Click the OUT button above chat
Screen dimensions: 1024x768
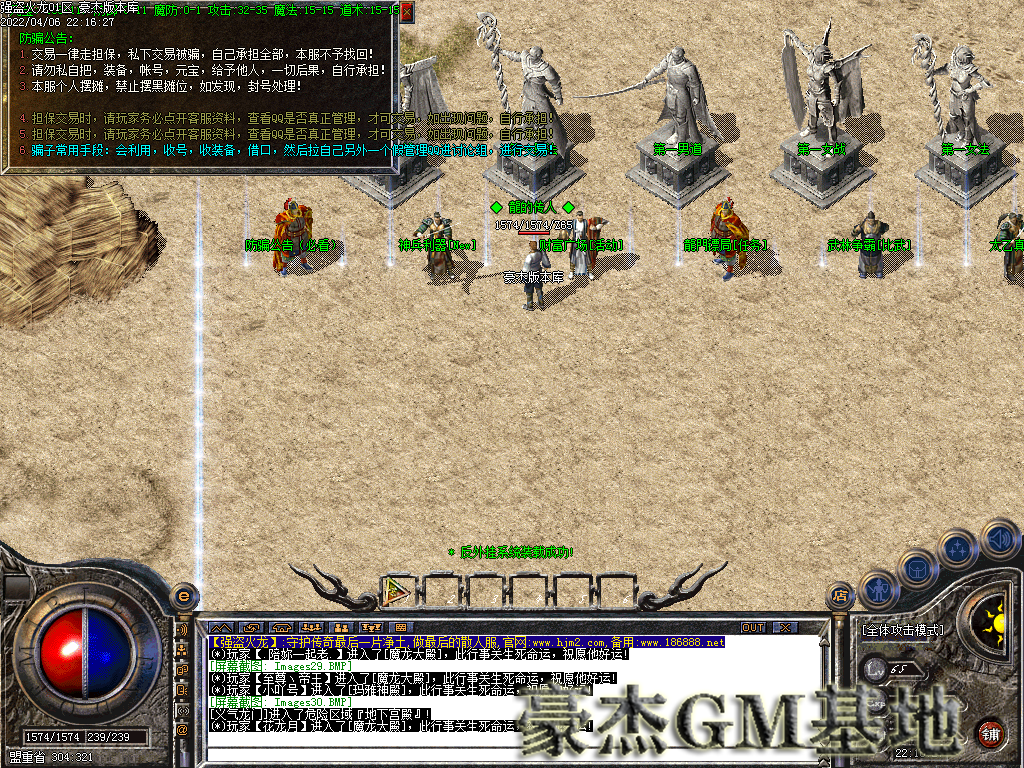(x=753, y=627)
